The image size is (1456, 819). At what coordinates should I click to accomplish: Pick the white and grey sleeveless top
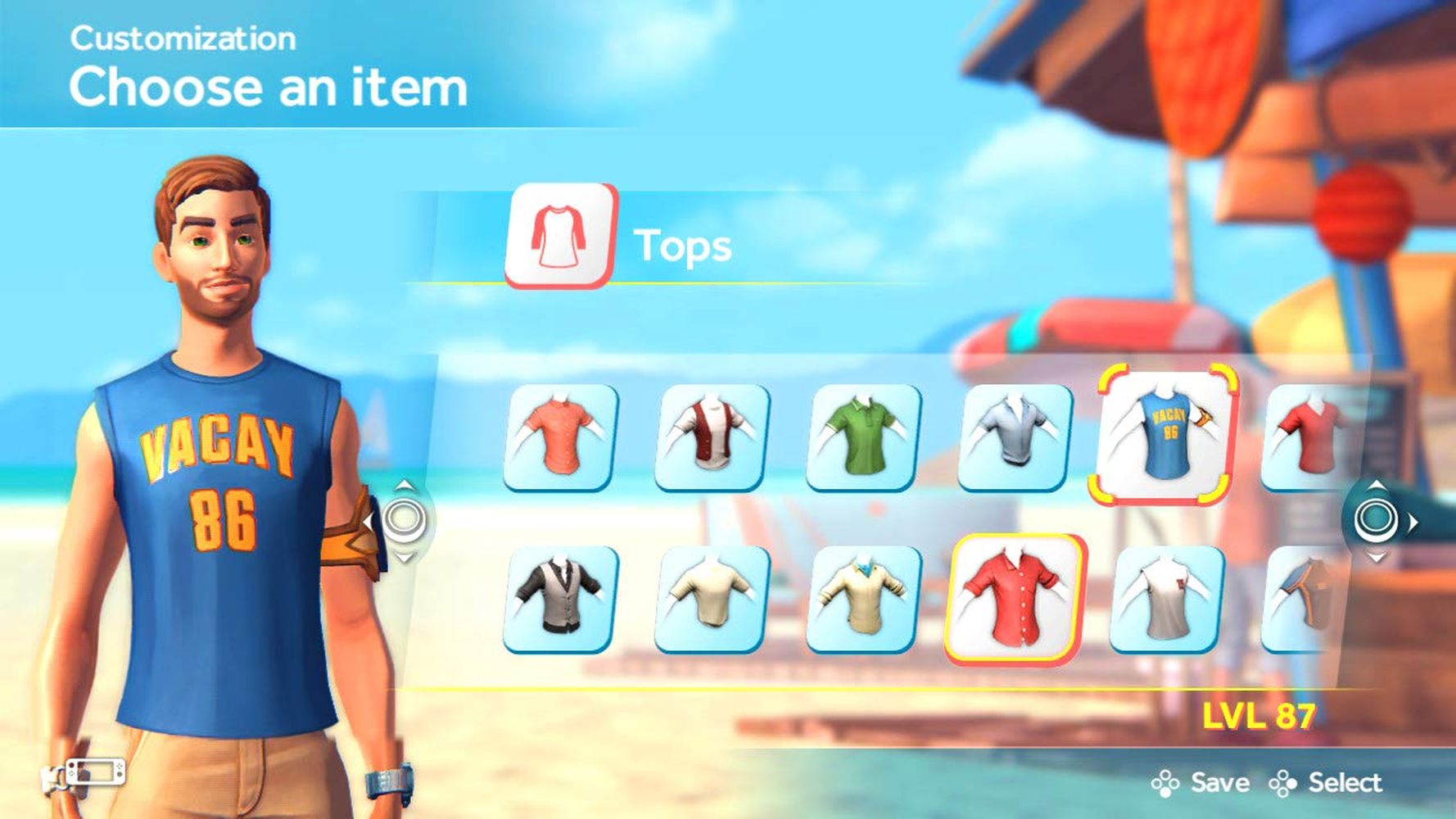[x=1166, y=599]
